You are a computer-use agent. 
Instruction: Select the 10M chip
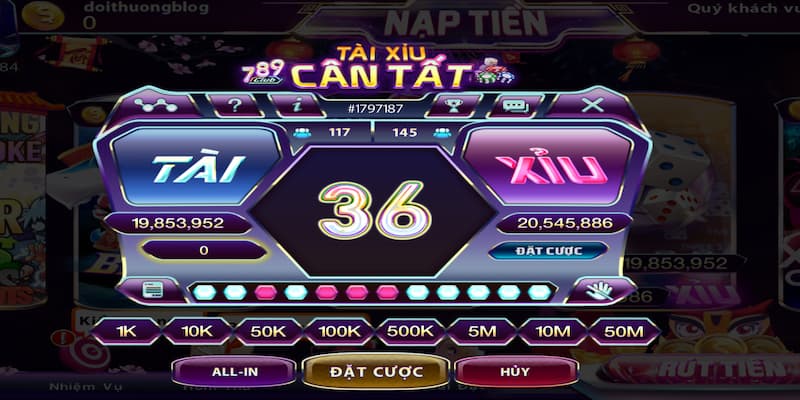pos(553,331)
